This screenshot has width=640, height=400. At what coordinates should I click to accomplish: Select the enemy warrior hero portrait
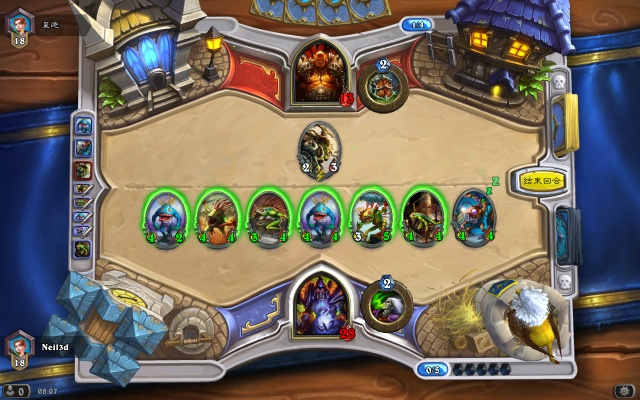(318, 73)
